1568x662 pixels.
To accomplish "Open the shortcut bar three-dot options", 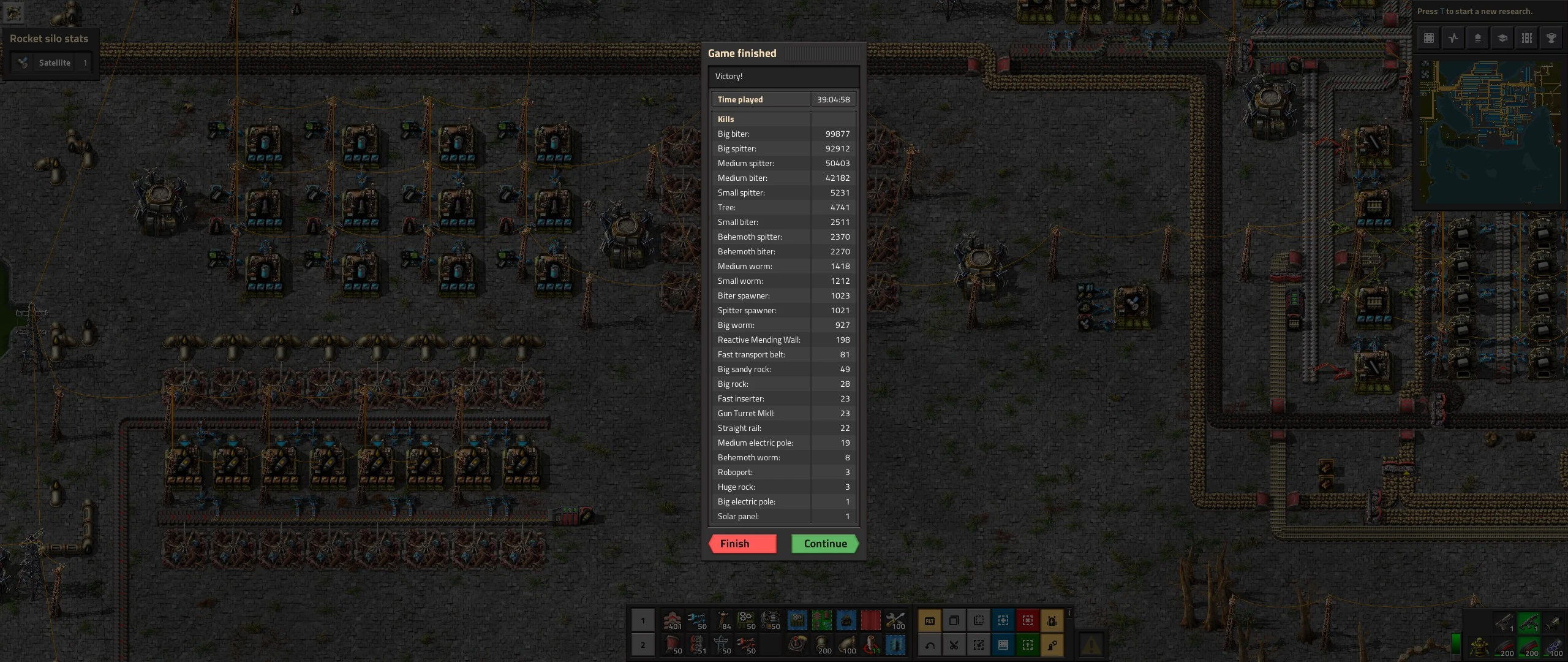I will (x=1069, y=613).
